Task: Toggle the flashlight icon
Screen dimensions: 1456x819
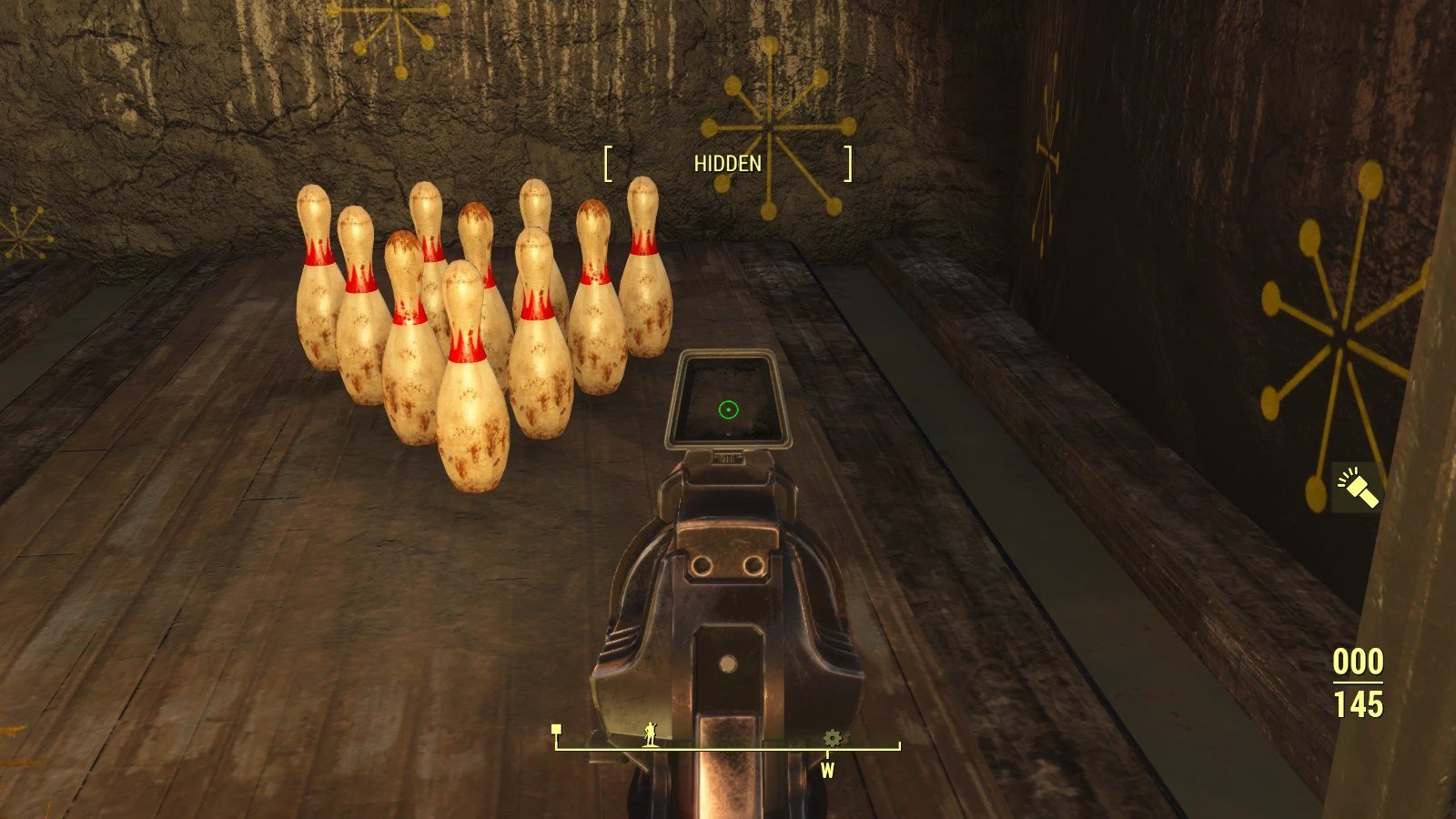Action: pyautogui.click(x=1357, y=487)
